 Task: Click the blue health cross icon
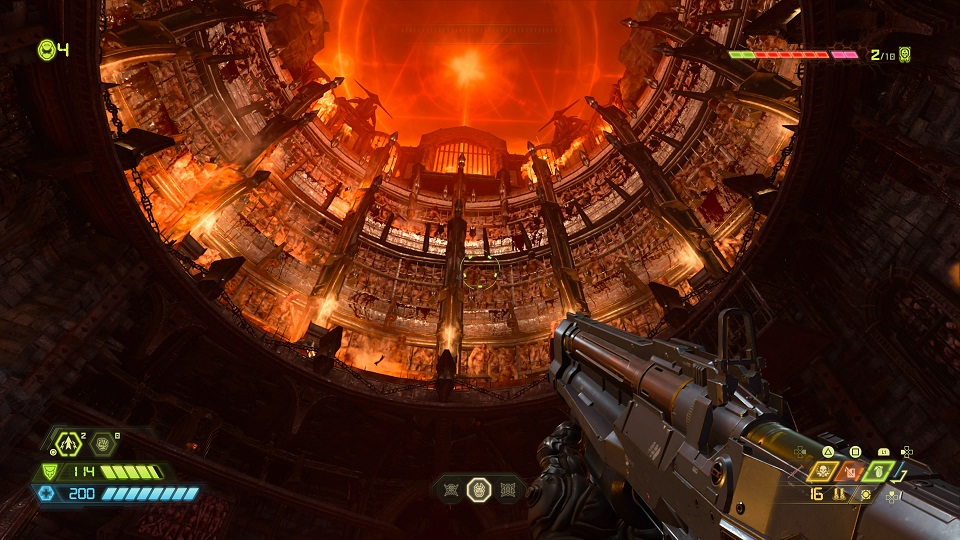coord(45,493)
